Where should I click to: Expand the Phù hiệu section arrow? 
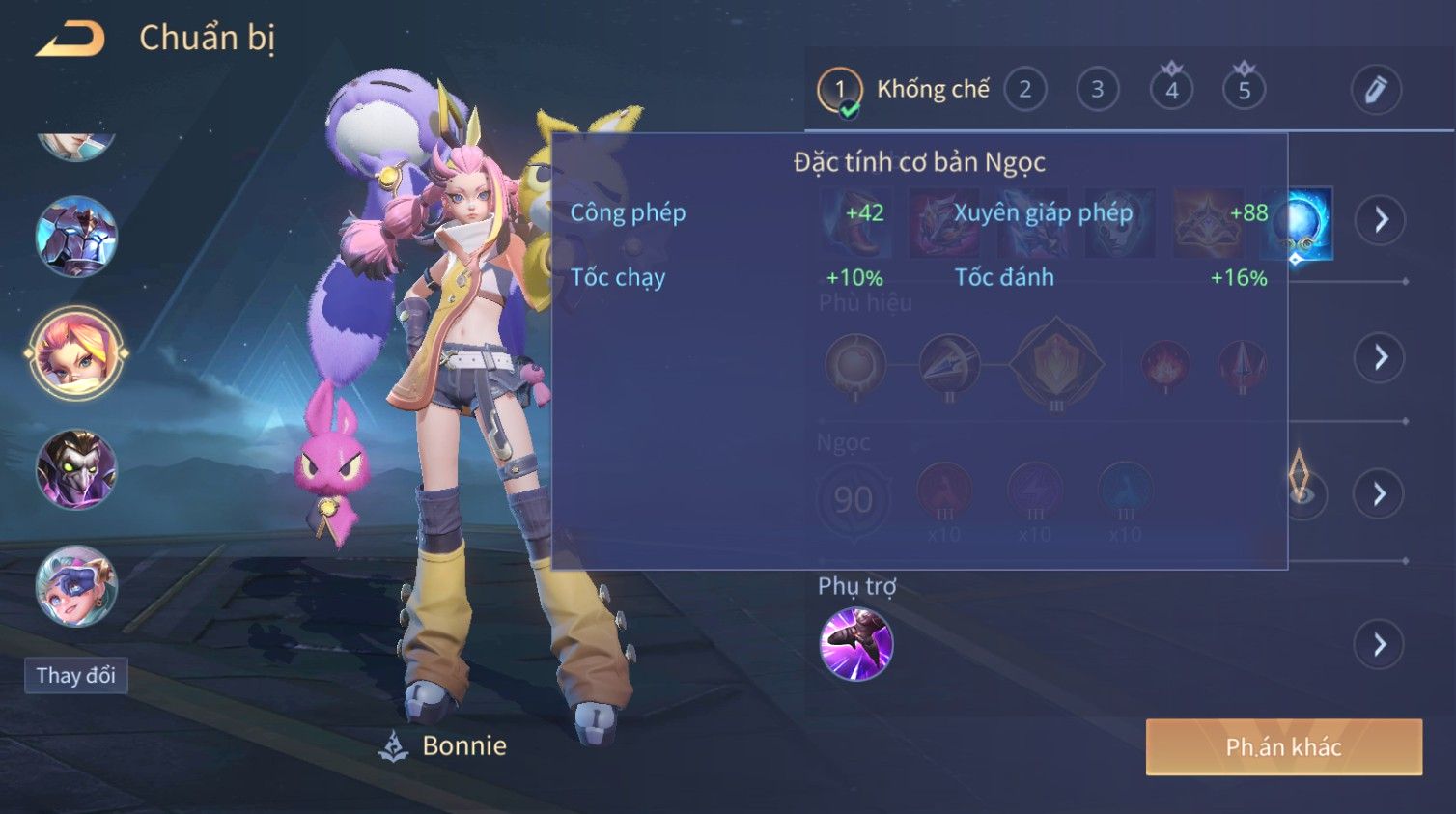(x=1381, y=357)
